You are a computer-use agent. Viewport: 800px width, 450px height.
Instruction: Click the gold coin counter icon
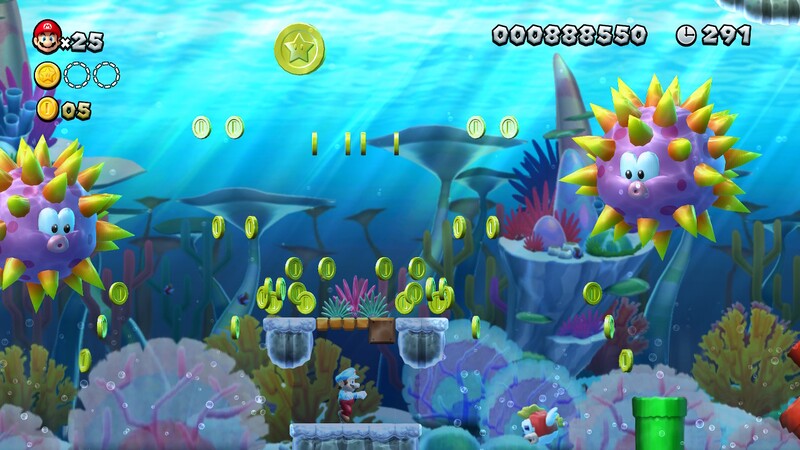click(47, 109)
